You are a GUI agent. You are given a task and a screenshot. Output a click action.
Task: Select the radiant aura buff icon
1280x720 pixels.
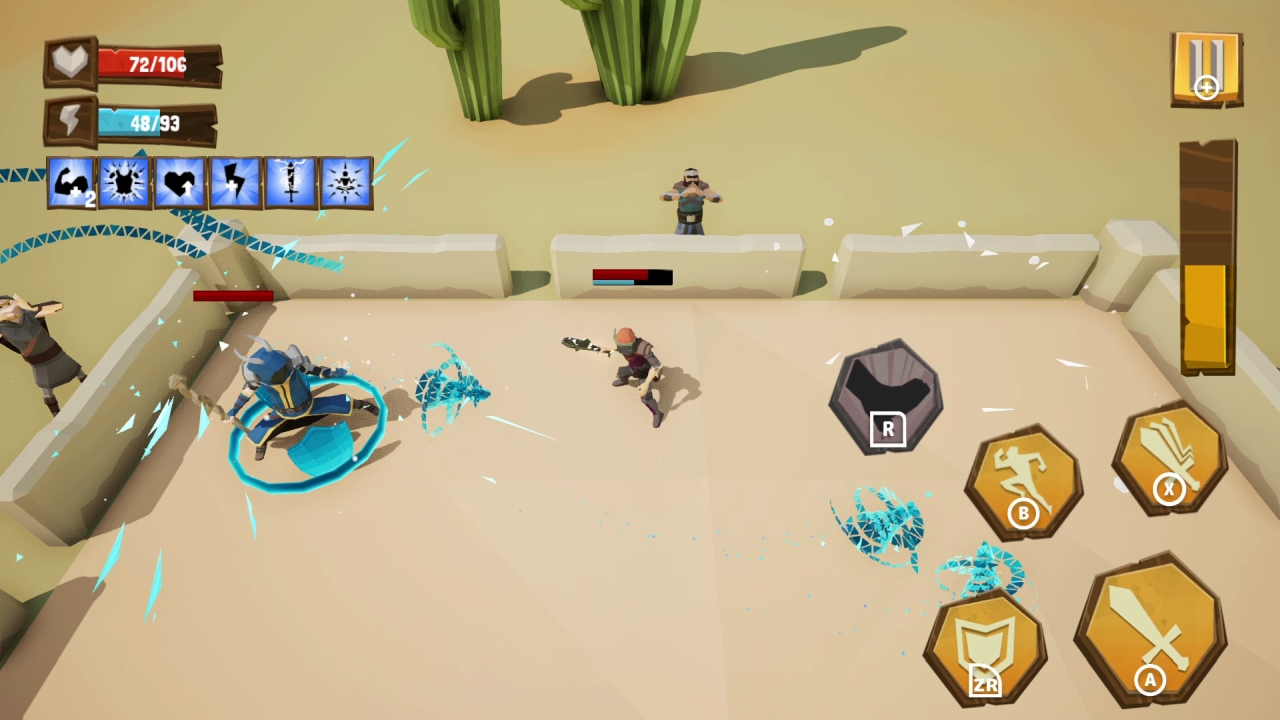click(x=345, y=181)
